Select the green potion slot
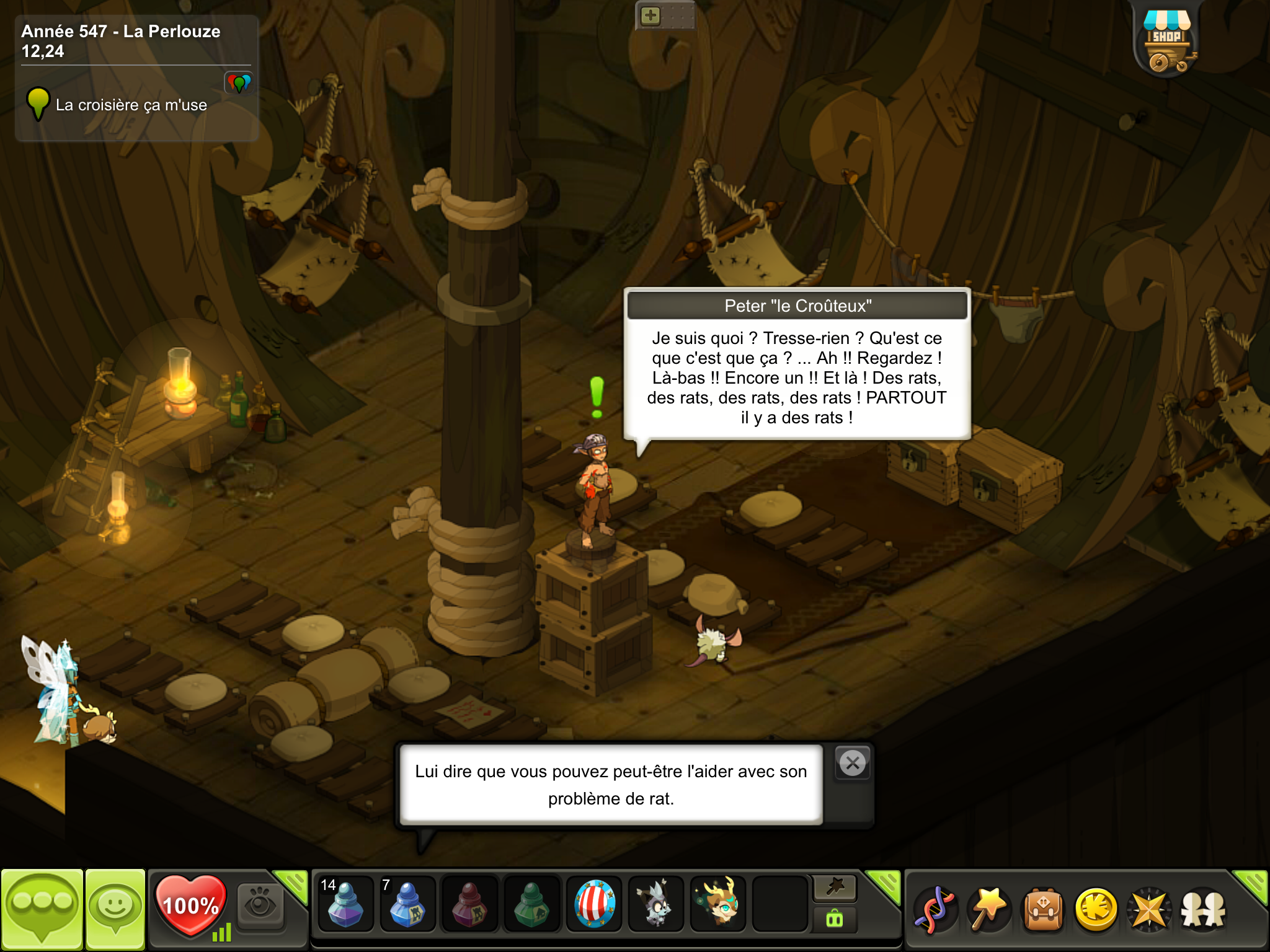The width and height of the screenshot is (1270, 952). [x=531, y=903]
